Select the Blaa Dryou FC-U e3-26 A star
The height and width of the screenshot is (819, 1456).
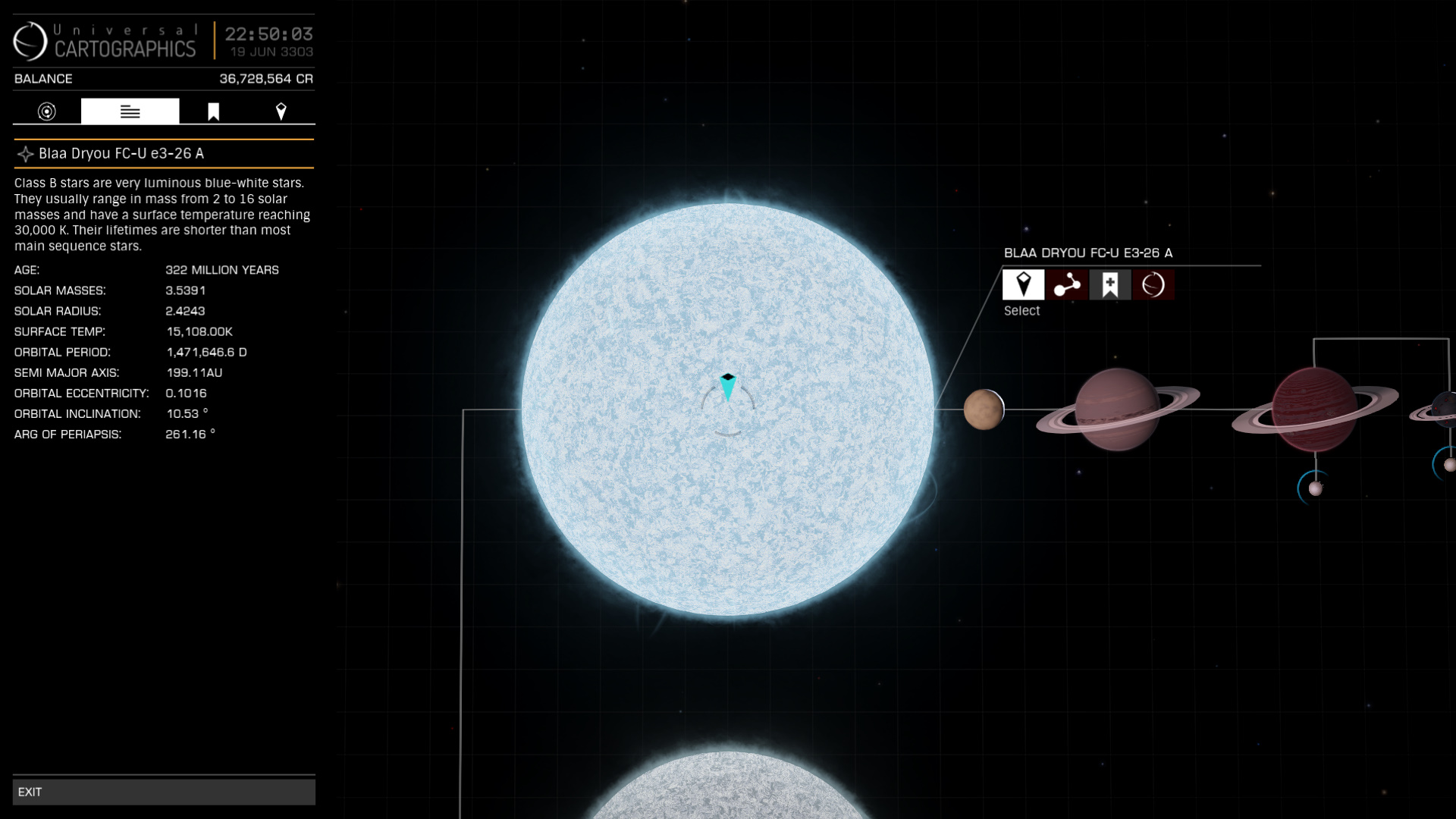coord(727,409)
